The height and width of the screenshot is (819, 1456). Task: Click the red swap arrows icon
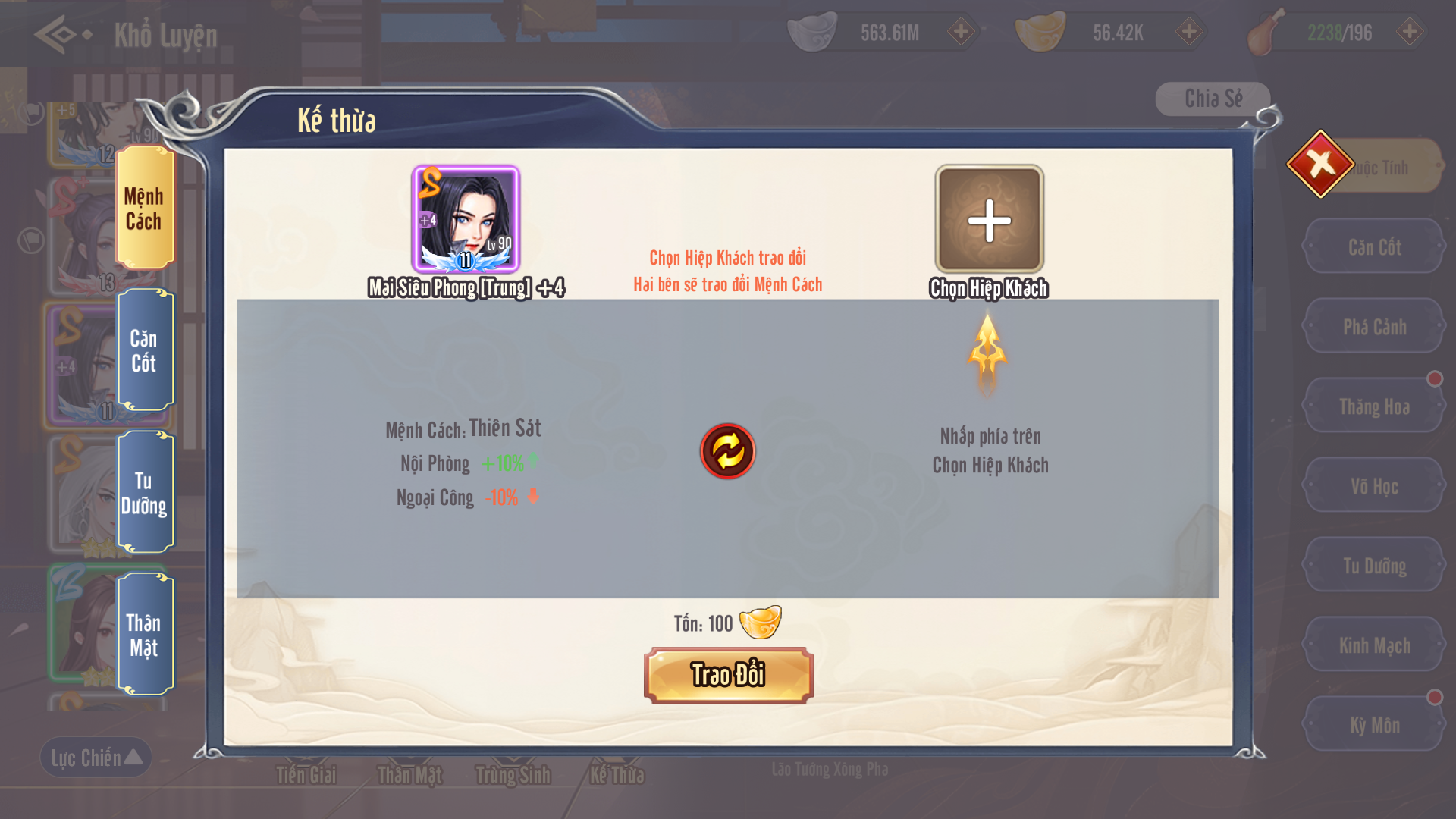pyautogui.click(x=727, y=451)
